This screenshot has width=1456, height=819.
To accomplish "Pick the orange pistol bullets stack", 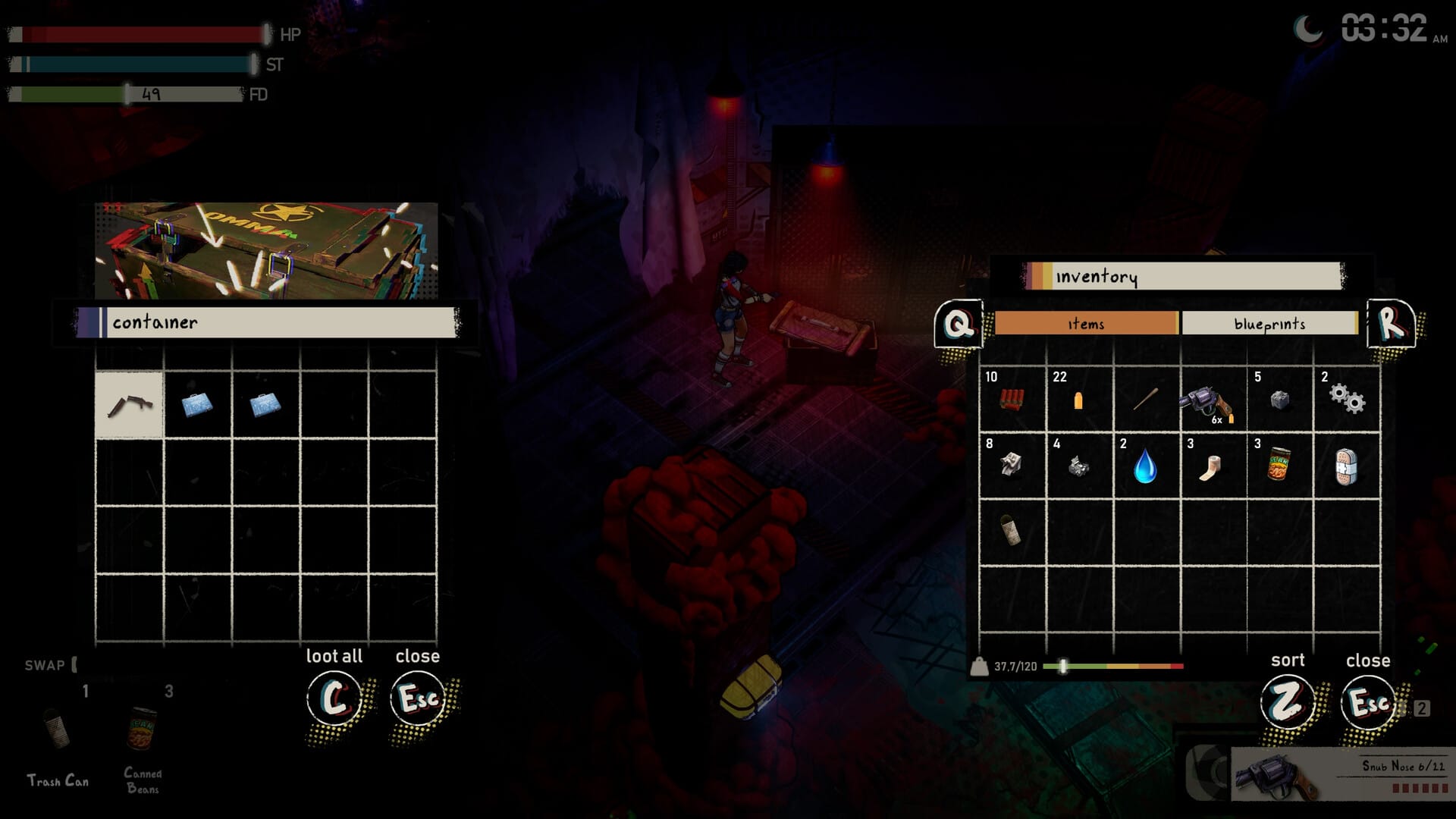I will tap(1078, 399).
